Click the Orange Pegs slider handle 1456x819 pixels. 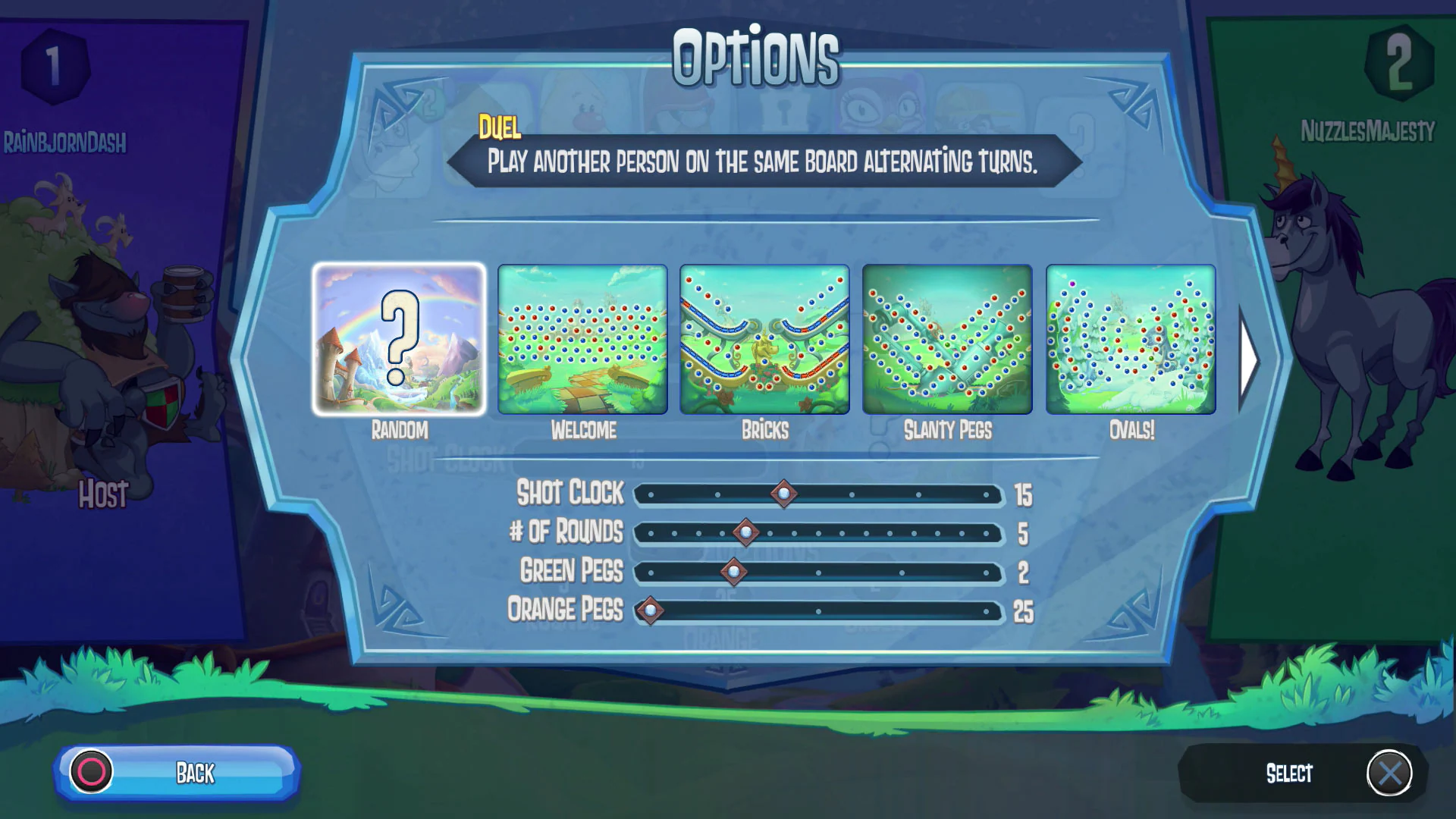tap(650, 610)
